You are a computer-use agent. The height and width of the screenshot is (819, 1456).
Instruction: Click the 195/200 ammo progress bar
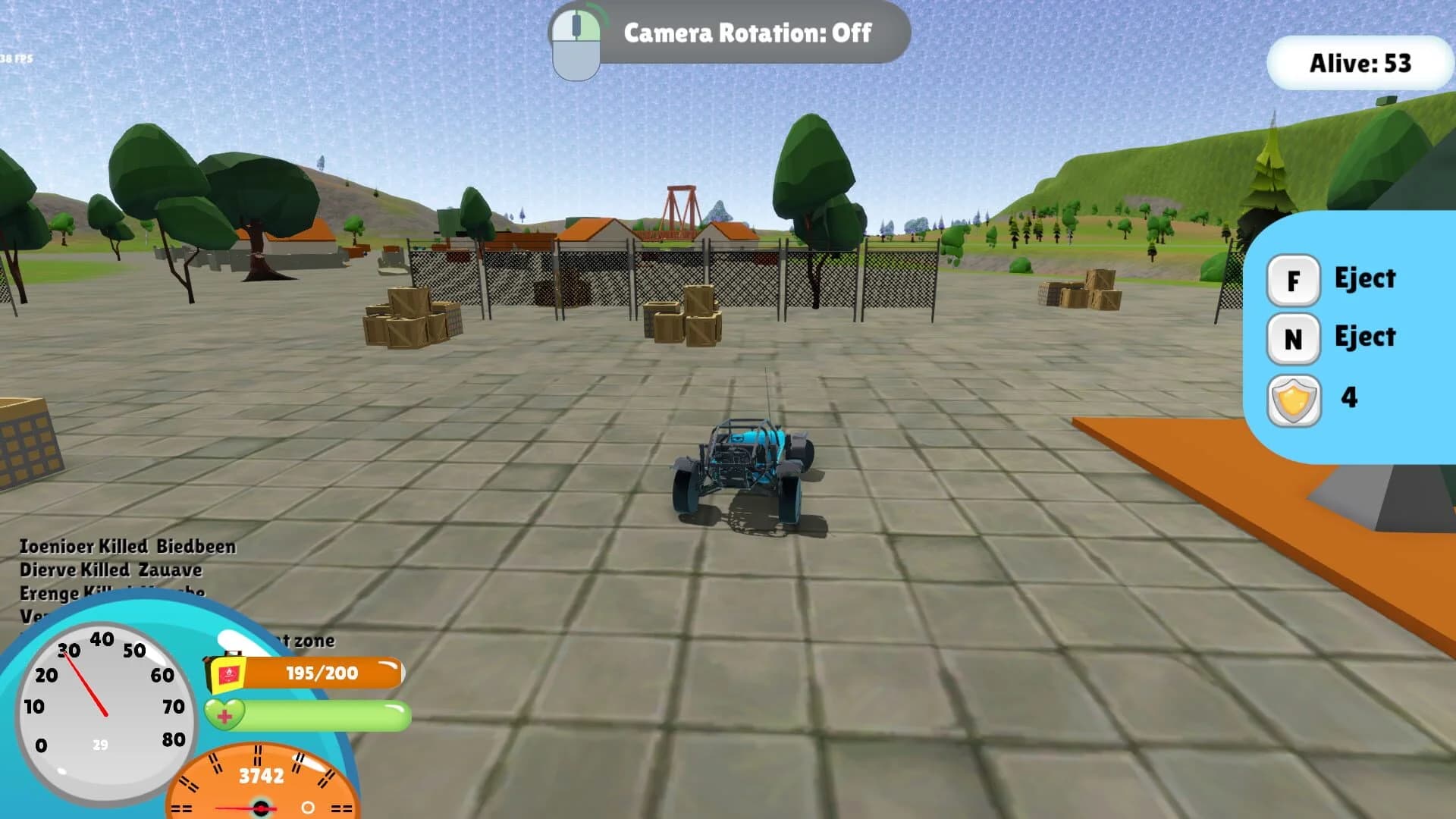coord(322,674)
